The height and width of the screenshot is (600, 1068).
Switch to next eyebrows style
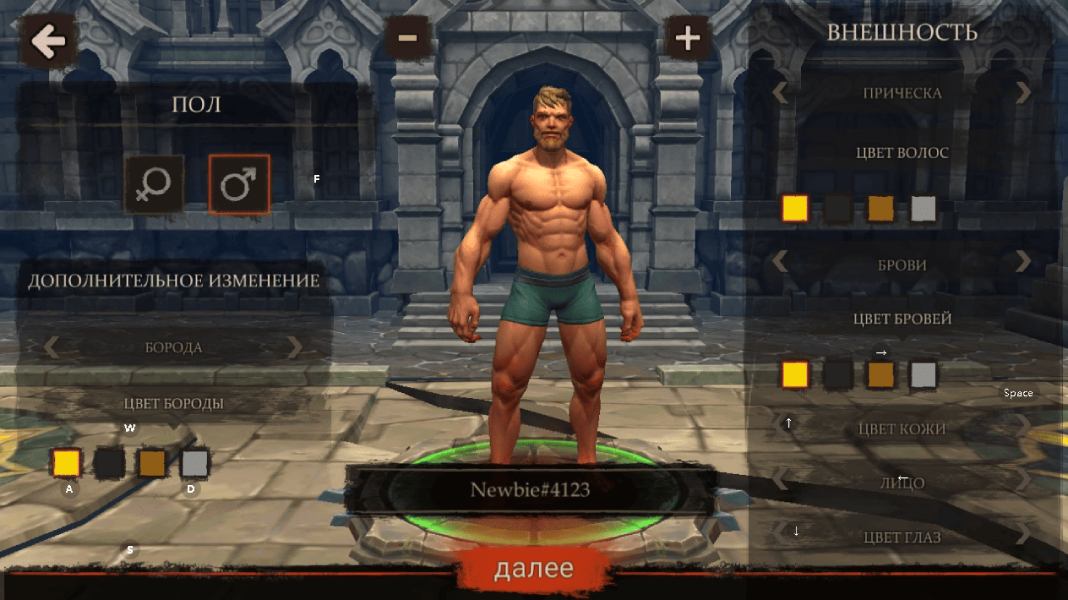[1023, 262]
